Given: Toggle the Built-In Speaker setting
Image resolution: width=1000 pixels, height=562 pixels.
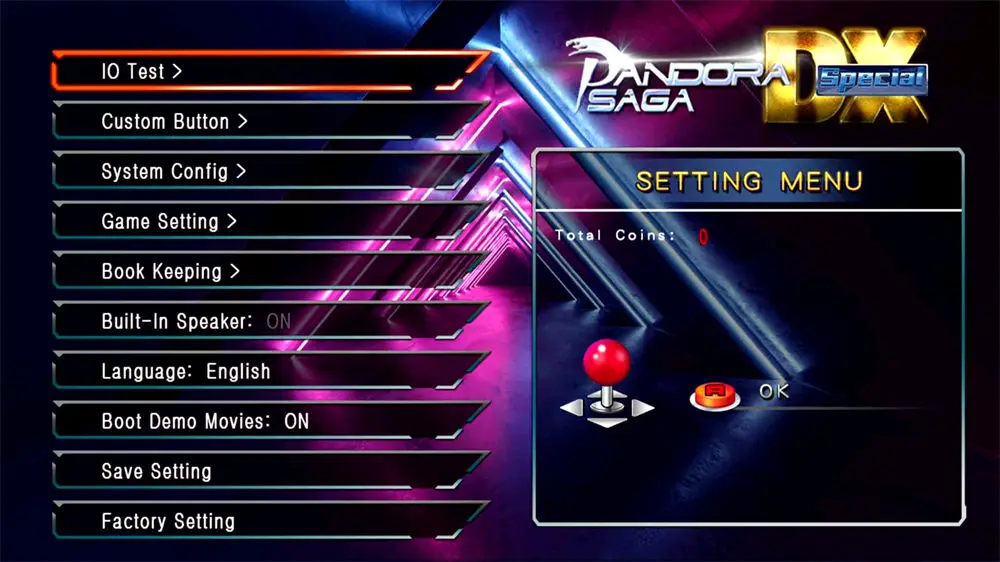Looking at the screenshot, I should click(x=196, y=322).
